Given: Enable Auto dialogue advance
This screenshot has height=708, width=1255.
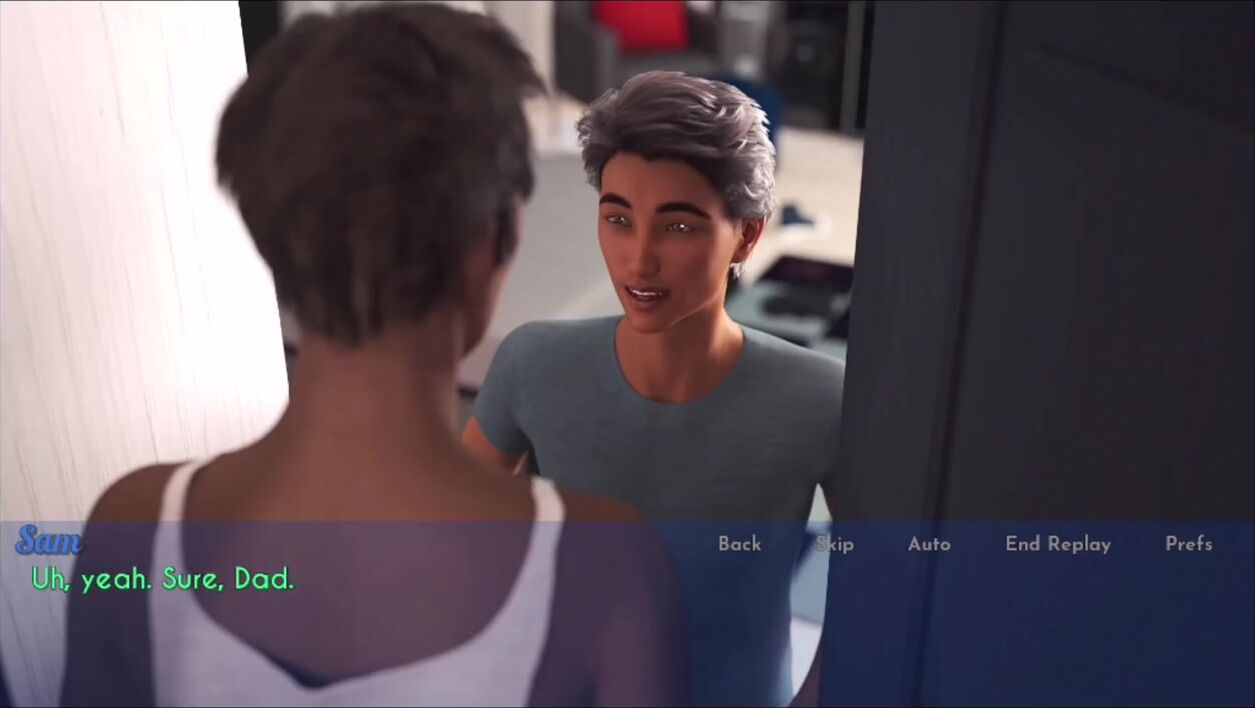Looking at the screenshot, I should click(929, 544).
